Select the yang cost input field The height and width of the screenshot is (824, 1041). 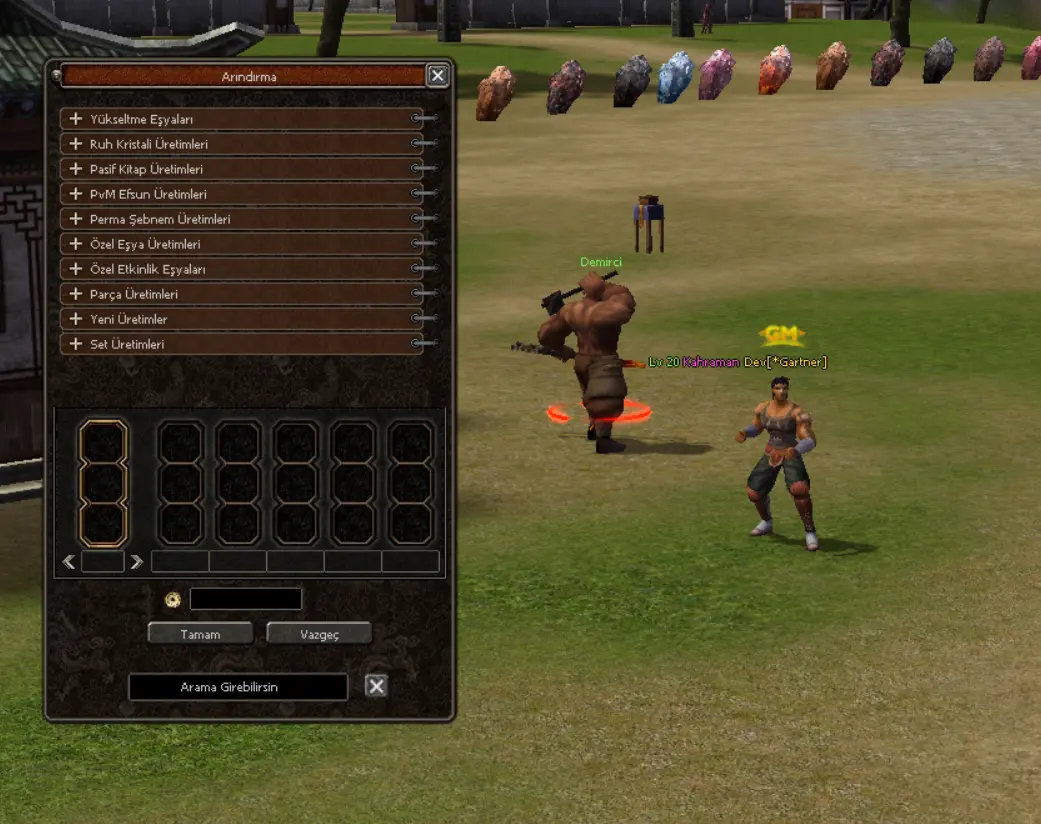click(x=246, y=599)
